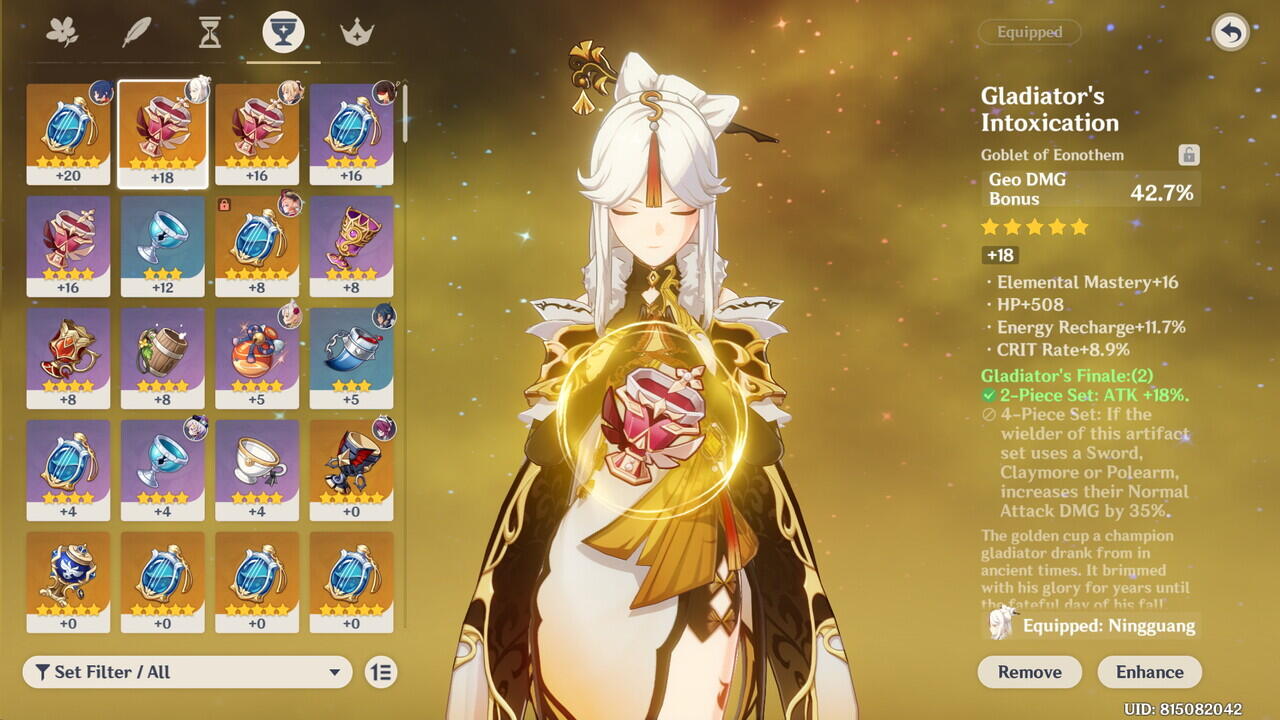Image resolution: width=1280 pixels, height=720 pixels.
Task: Go back with the return arrow
Action: point(1230,32)
